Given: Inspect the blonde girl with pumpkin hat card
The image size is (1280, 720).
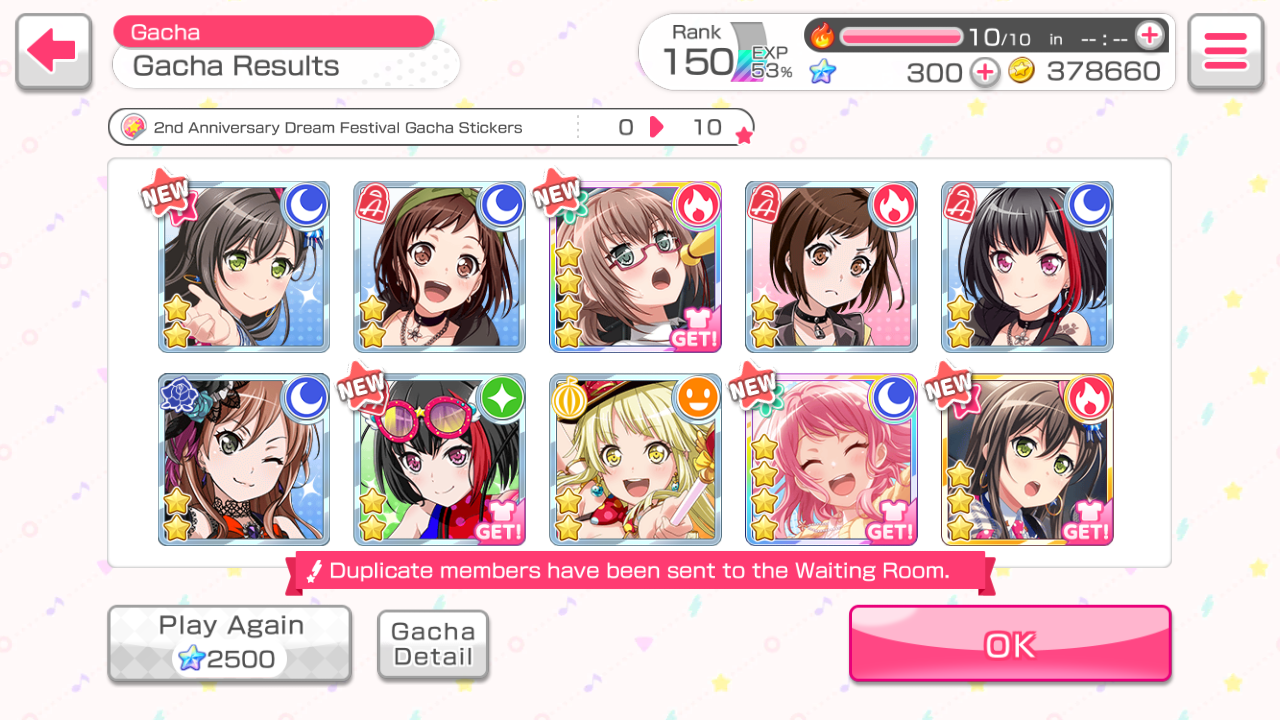Looking at the screenshot, I should (x=635, y=460).
